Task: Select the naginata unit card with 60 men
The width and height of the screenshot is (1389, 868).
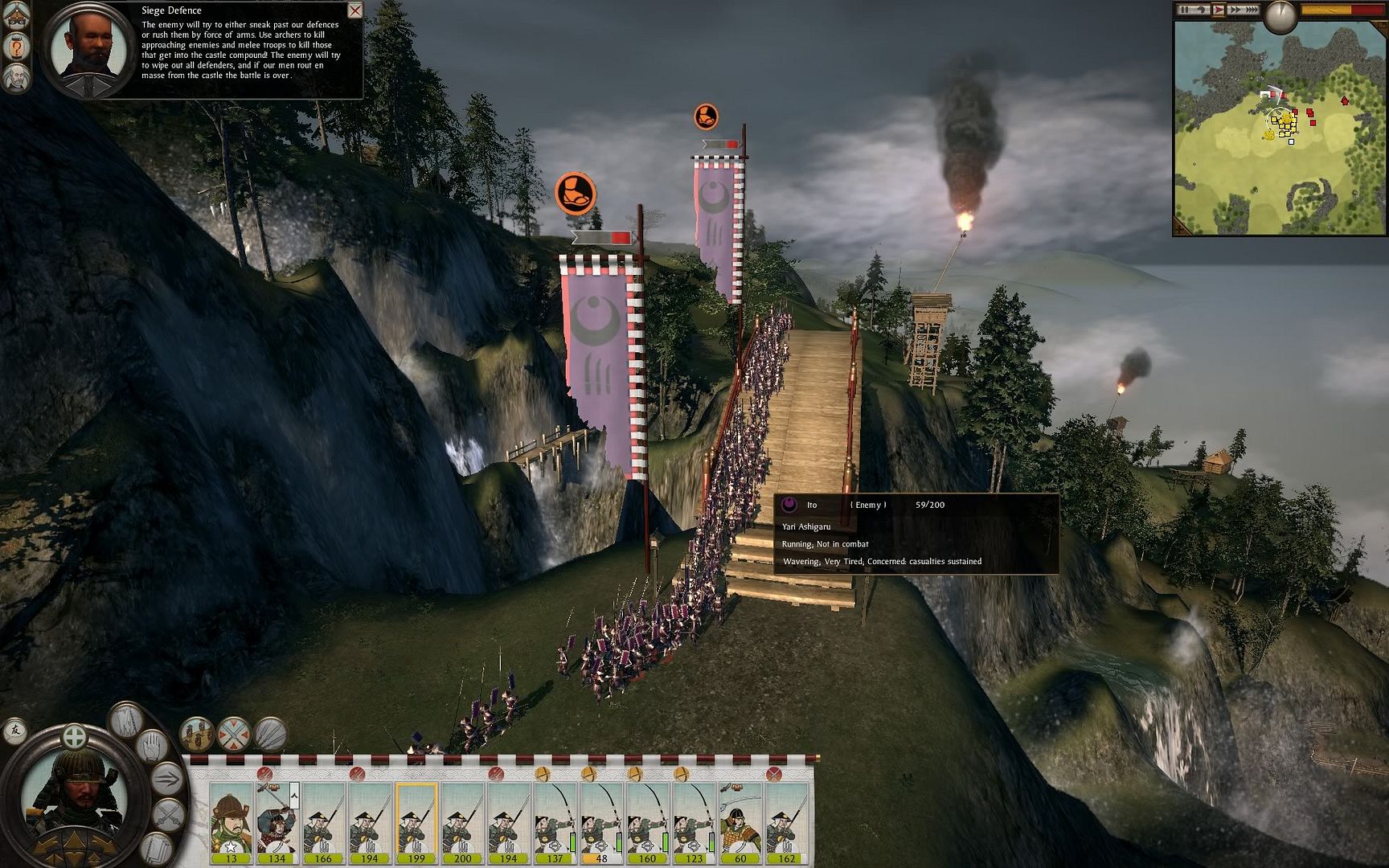Action: coord(740,821)
